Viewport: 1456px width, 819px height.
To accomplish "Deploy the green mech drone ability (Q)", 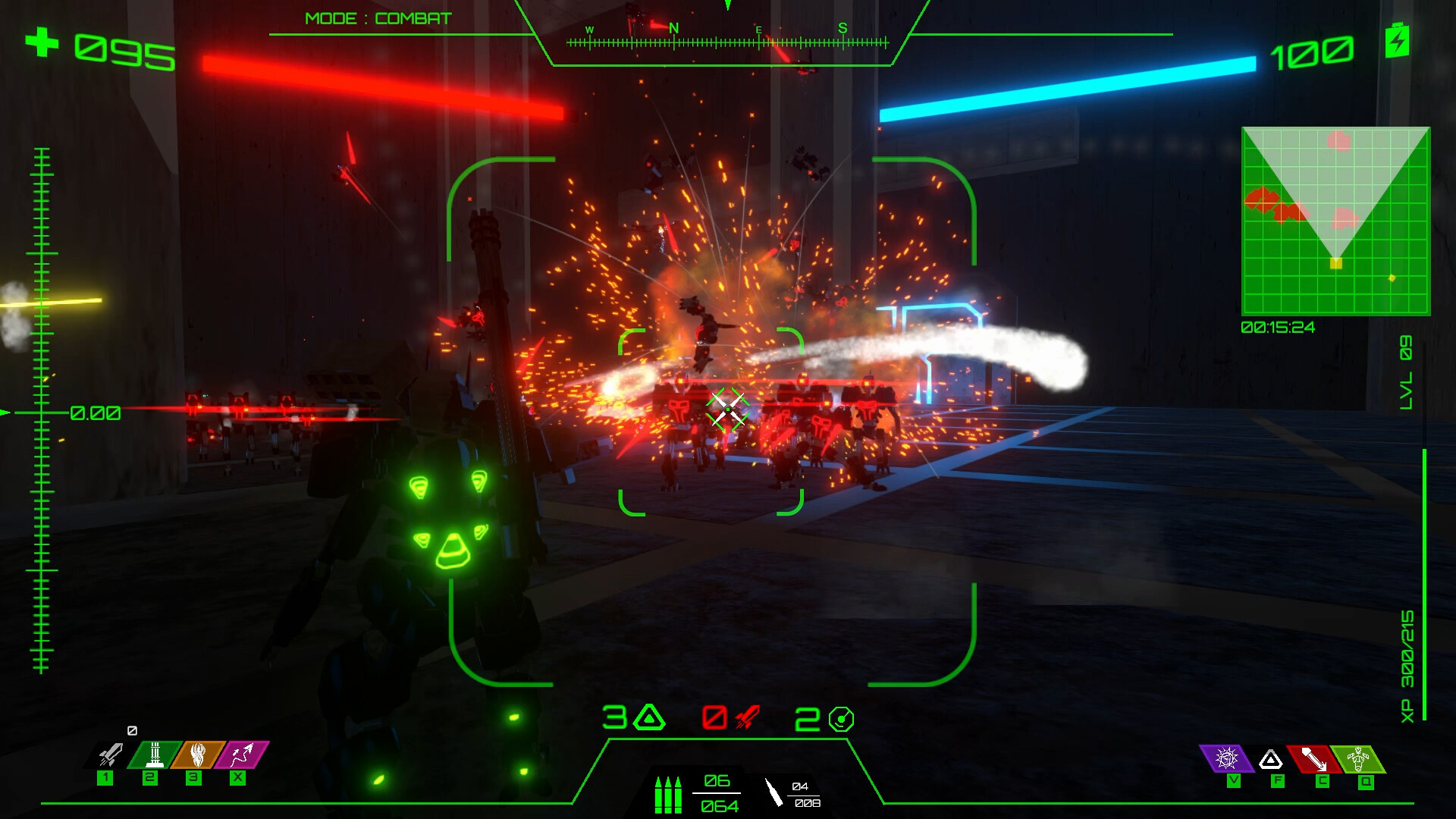I will coord(1357,757).
